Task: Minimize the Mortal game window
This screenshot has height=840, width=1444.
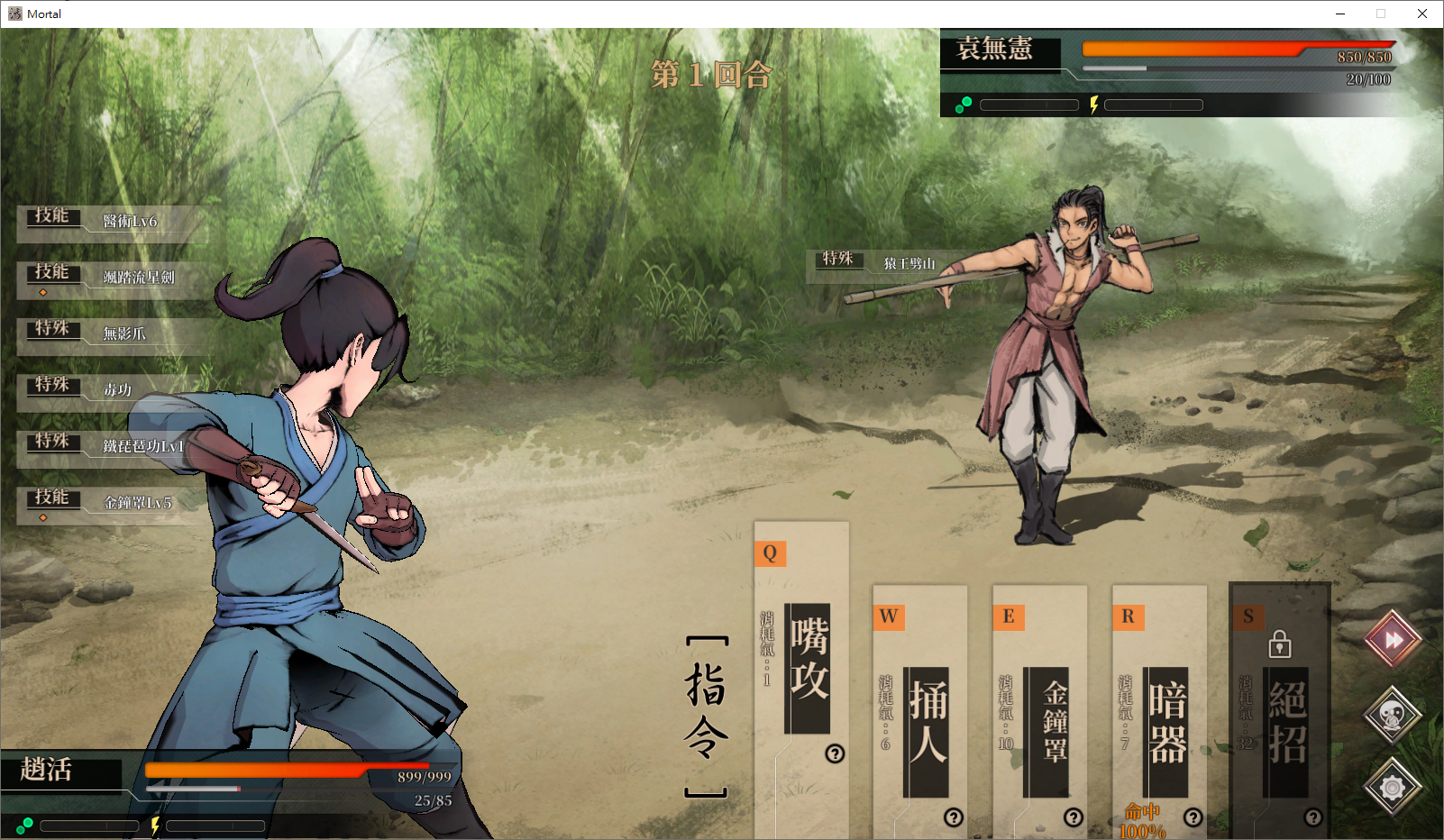Action: [1340, 14]
